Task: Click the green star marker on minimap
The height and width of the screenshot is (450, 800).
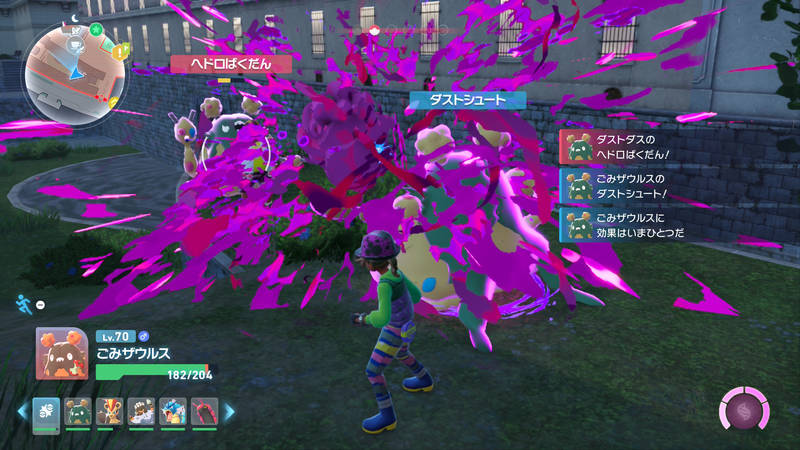Action: tap(97, 31)
